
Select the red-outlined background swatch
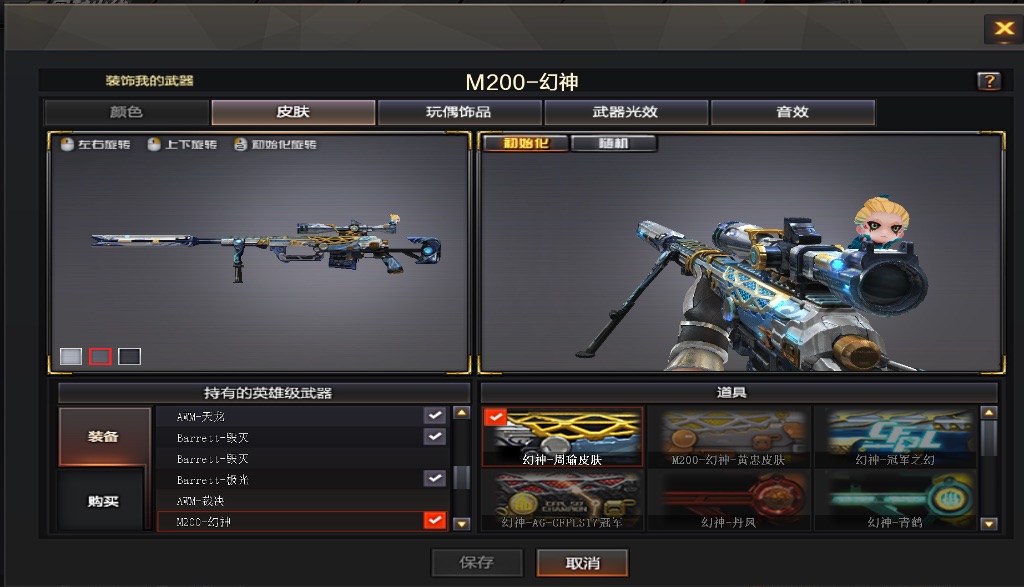click(100, 356)
